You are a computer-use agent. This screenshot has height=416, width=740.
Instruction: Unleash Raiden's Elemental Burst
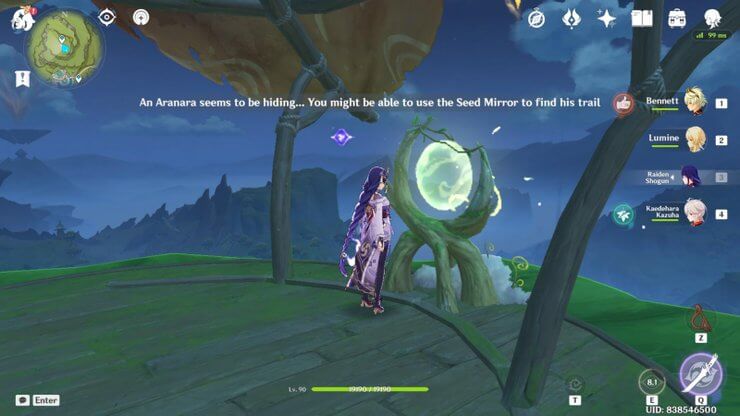(x=699, y=376)
